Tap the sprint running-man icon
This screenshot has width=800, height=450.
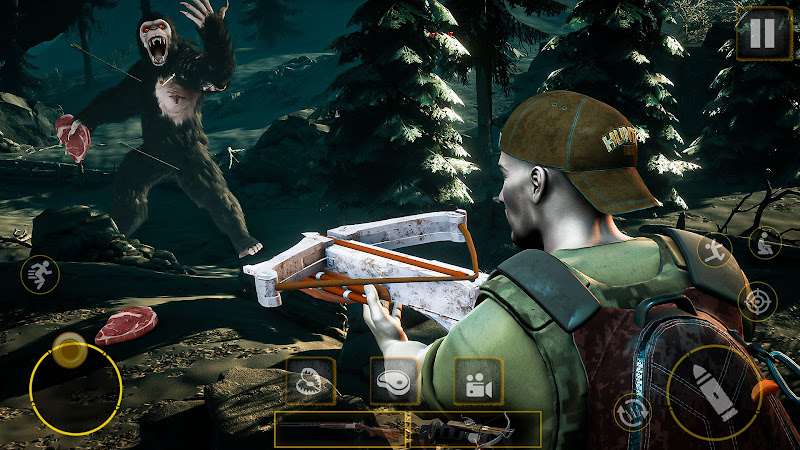[x=40, y=274]
